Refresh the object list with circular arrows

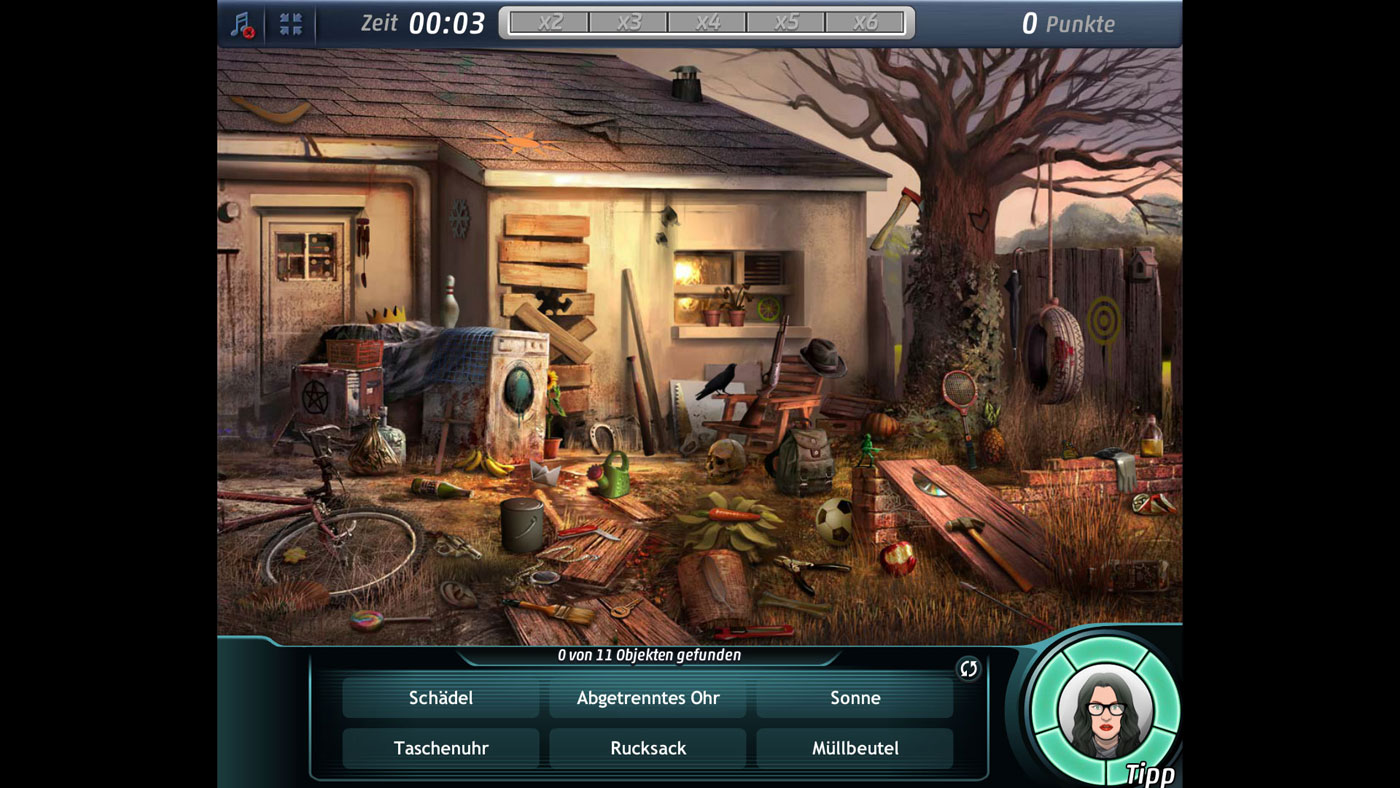968,669
